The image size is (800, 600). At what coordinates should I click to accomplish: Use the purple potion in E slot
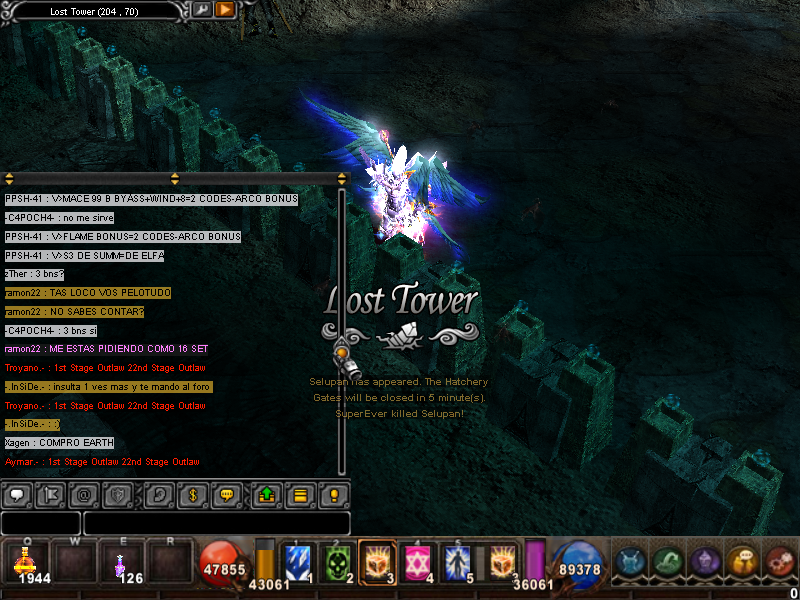tap(121, 562)
